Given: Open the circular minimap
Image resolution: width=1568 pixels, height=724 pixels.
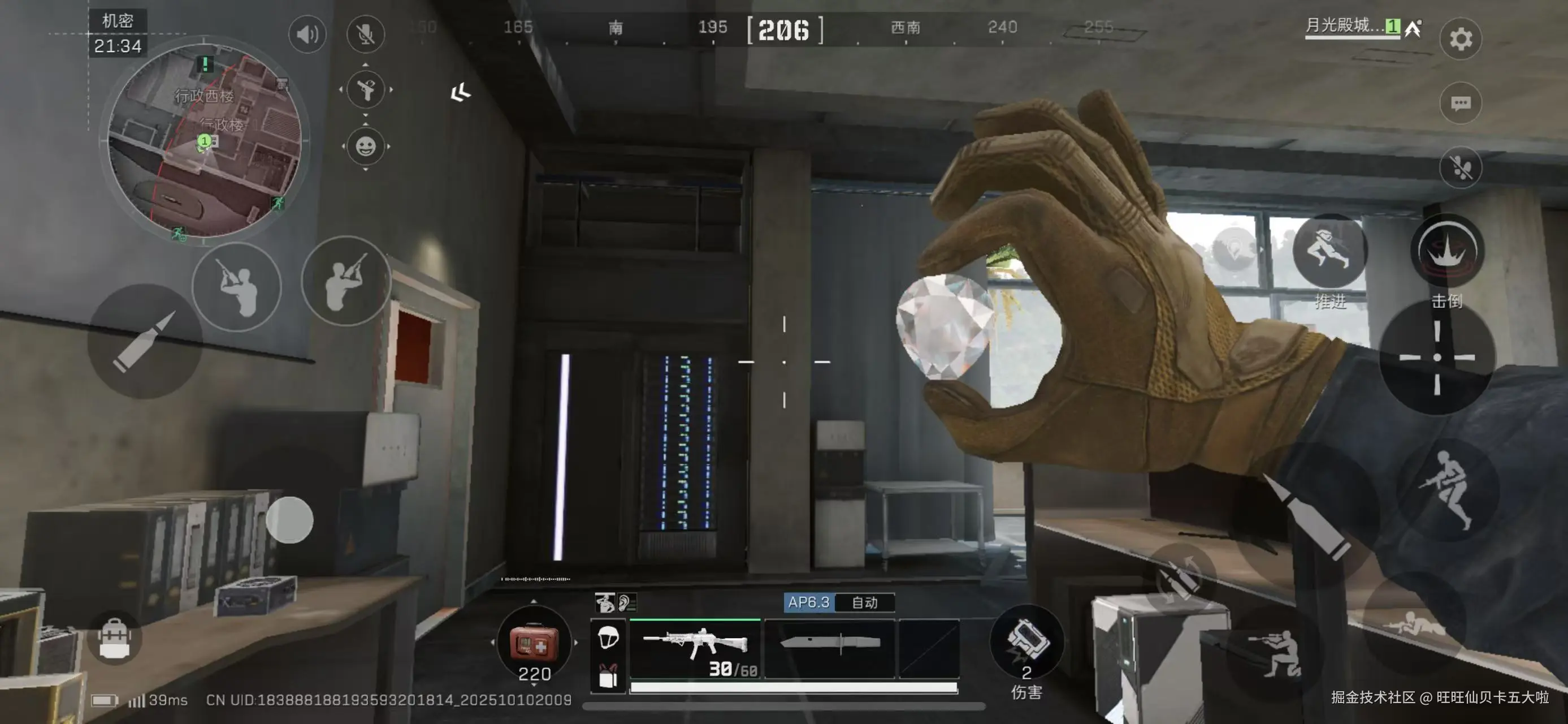Looking at the screenshot, I should point(205,140).
